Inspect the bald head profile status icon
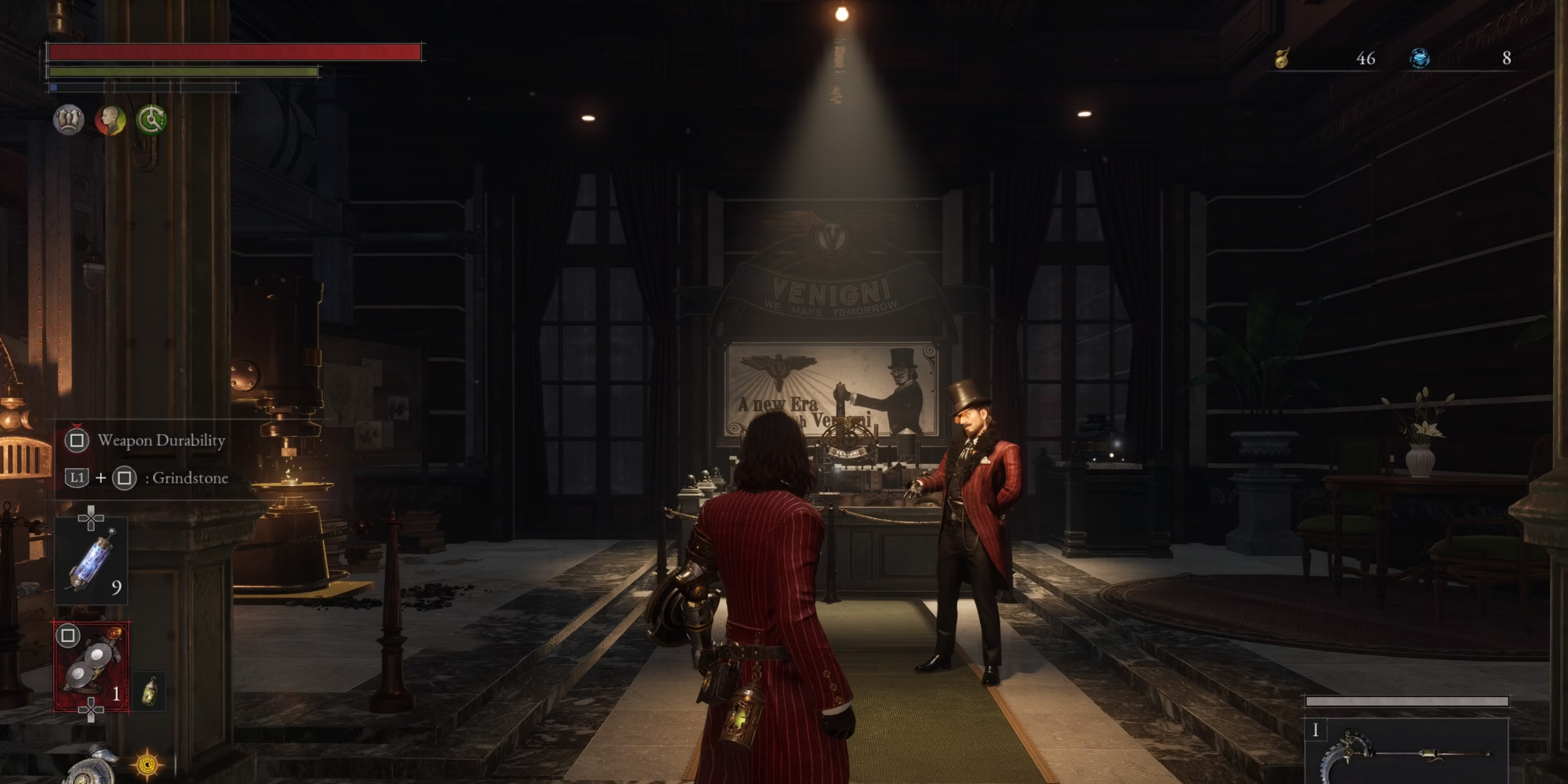 (x=111, y=120)
